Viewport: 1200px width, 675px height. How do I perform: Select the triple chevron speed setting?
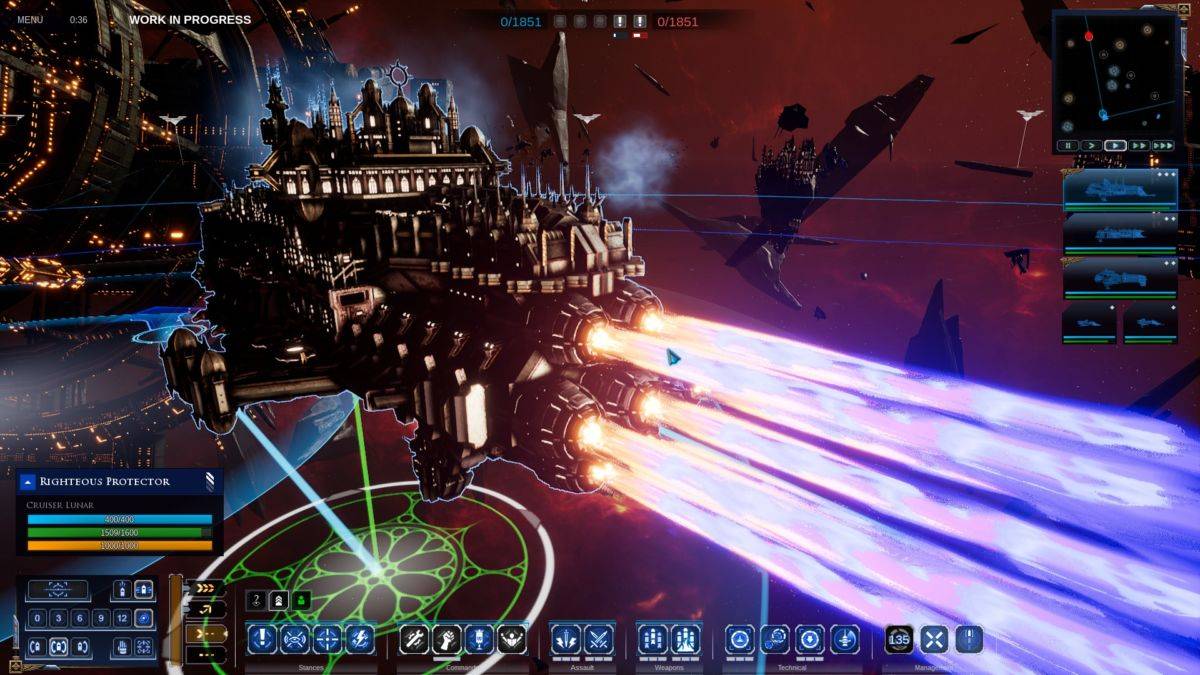(205, 588)
